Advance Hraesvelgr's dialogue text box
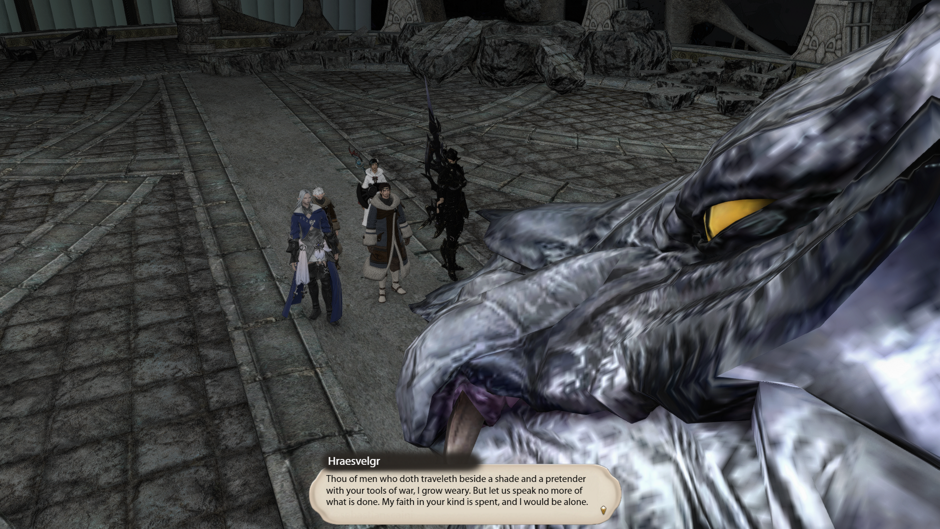Viewport: 940px width, 529px height. coord(463,494)
